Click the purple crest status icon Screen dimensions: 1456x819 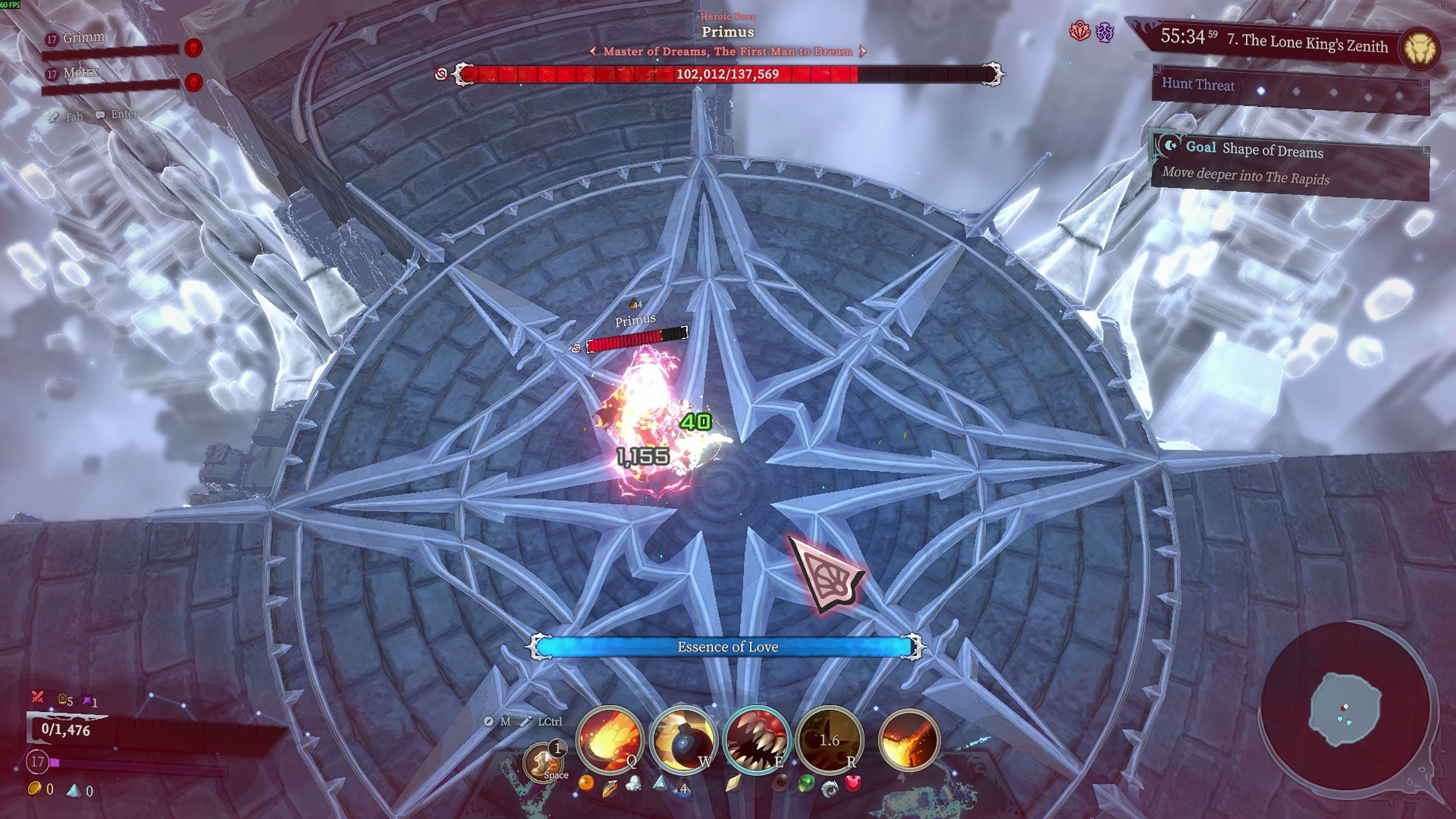[x=1105, y=32]
